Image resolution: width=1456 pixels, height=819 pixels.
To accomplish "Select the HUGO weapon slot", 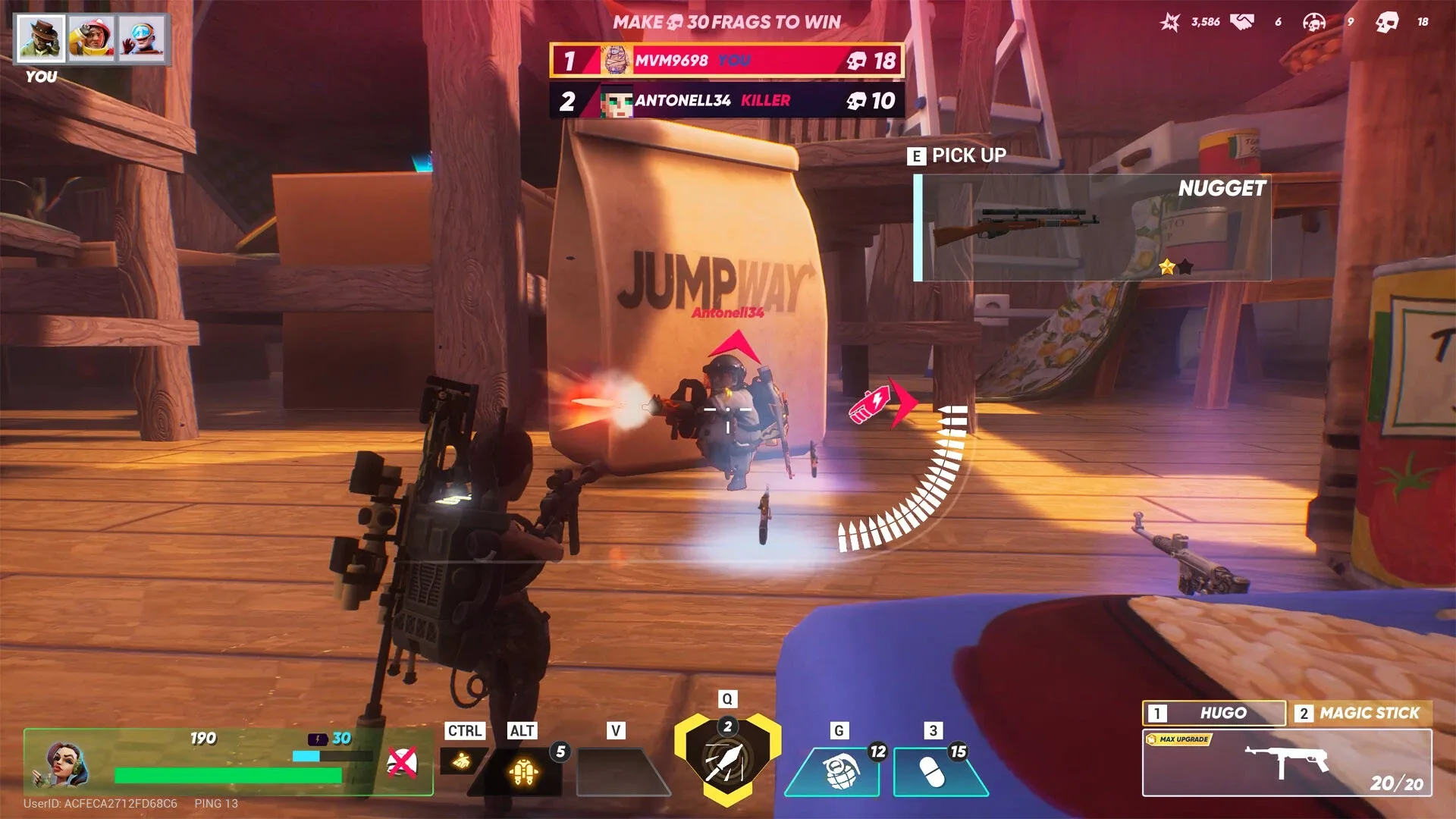I will tap(1213, 714).
